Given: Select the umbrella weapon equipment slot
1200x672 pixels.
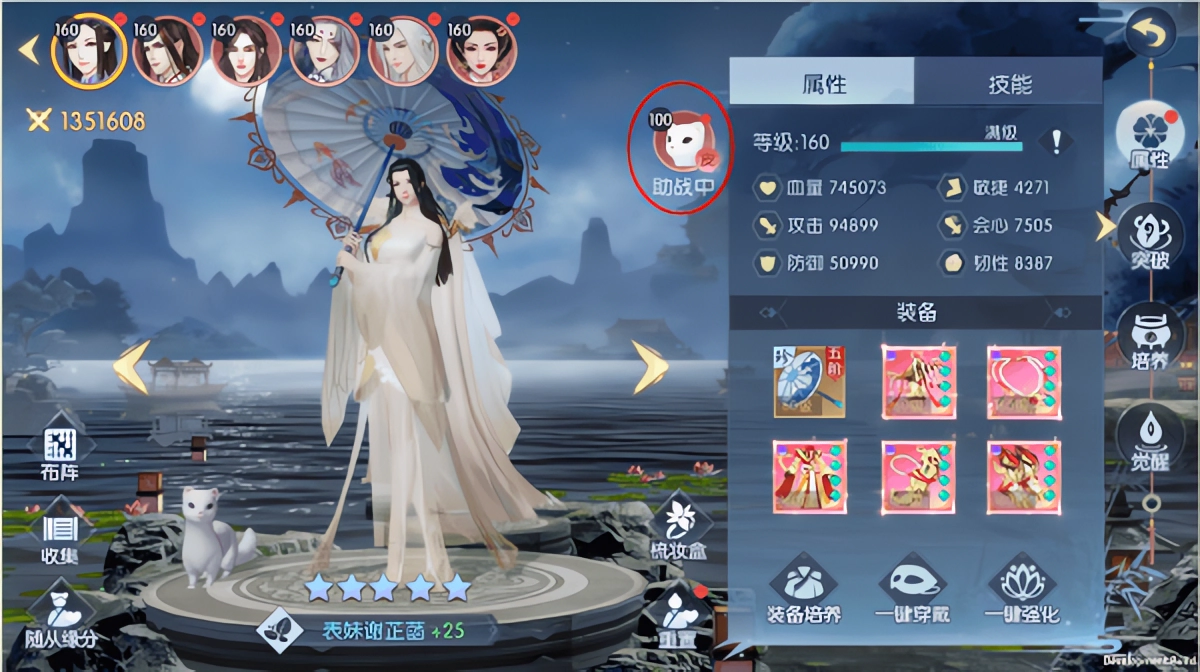Looking at the screenshot, I should (x=809, y=381).
